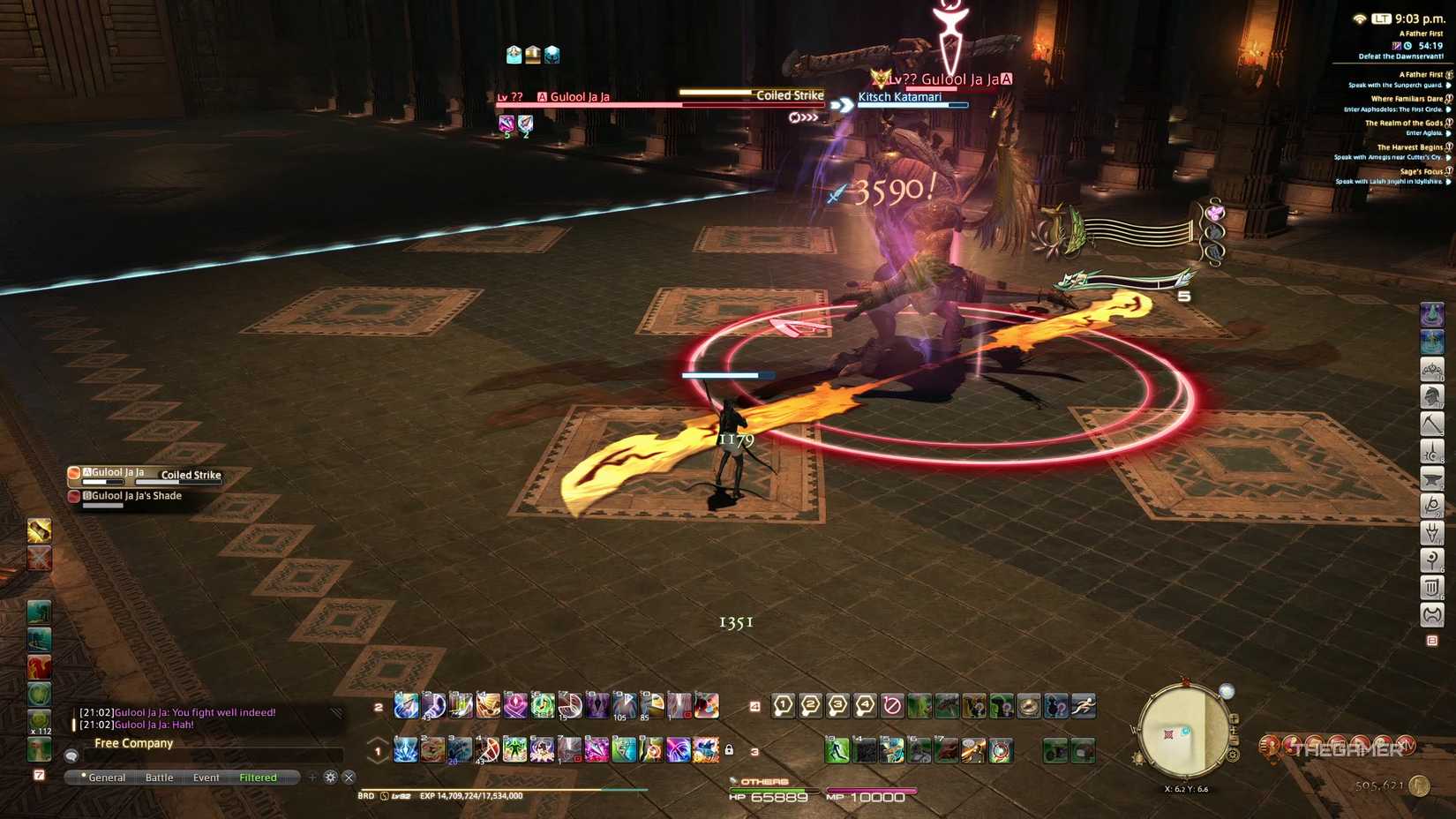Select the Sprint icon on hotbar 4
1456x819 pixels.
tap(1084, 705)
